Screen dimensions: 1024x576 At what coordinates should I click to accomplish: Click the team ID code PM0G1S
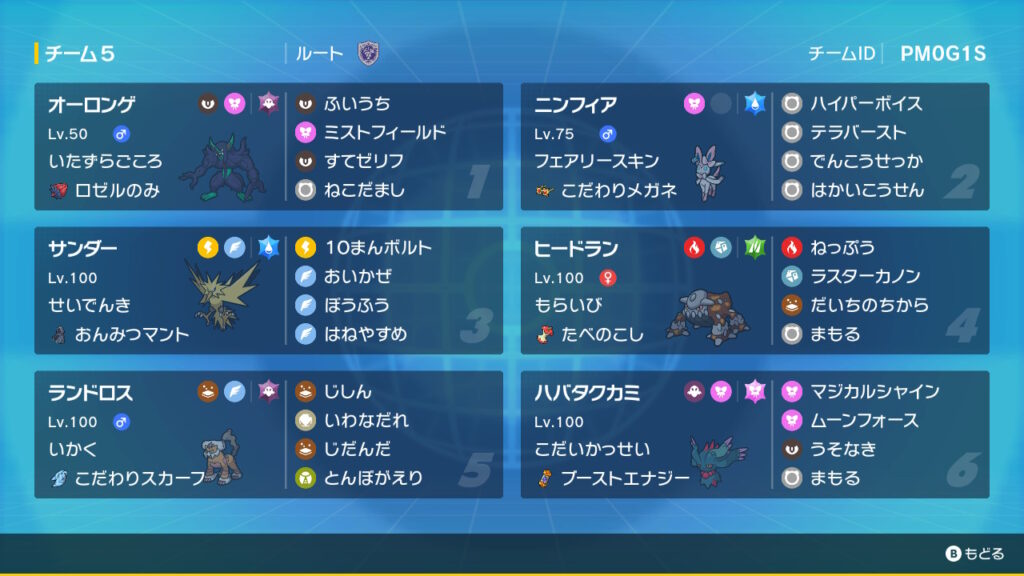[942, 54]
